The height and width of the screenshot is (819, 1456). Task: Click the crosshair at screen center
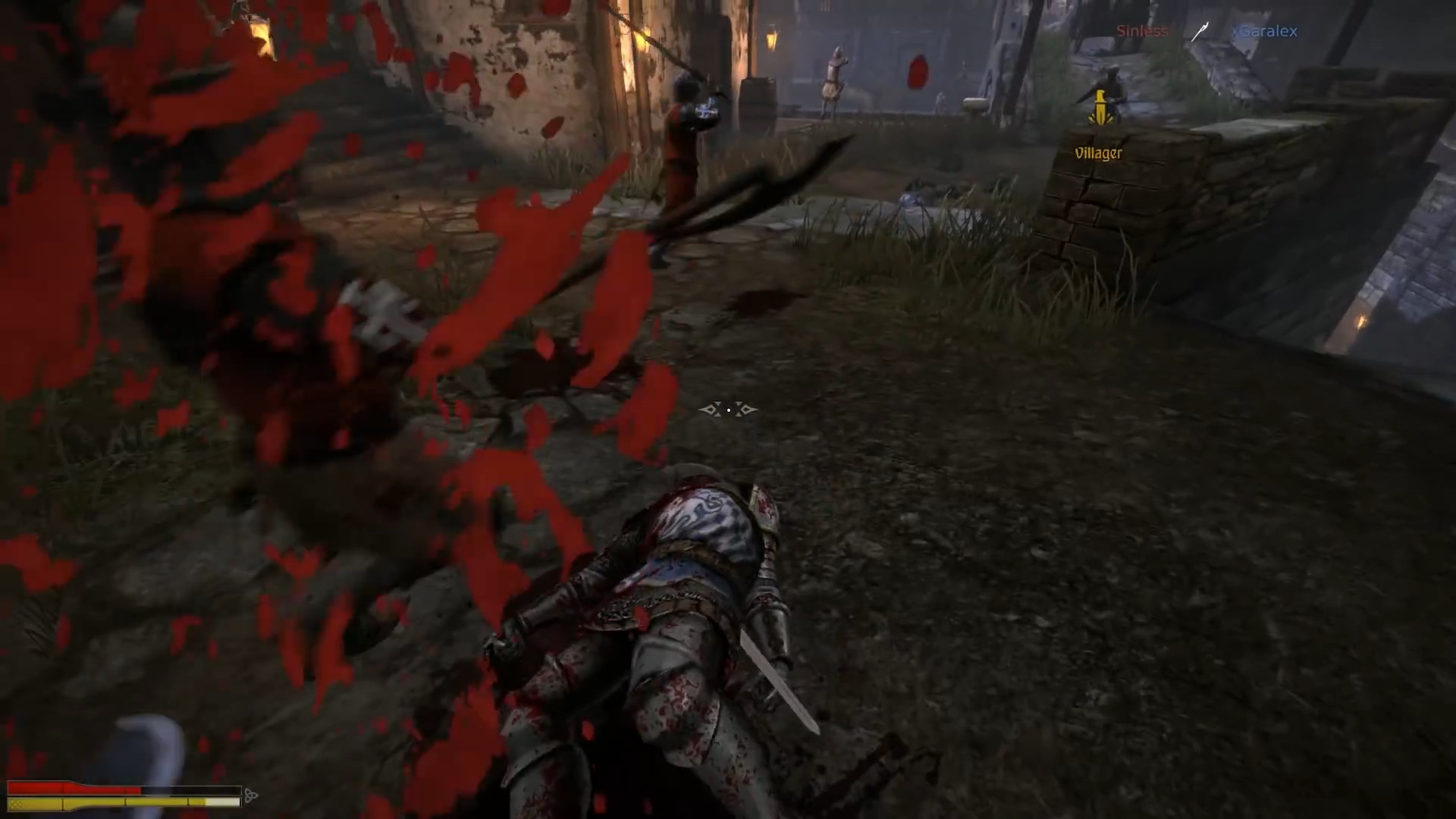click(728, 409)
